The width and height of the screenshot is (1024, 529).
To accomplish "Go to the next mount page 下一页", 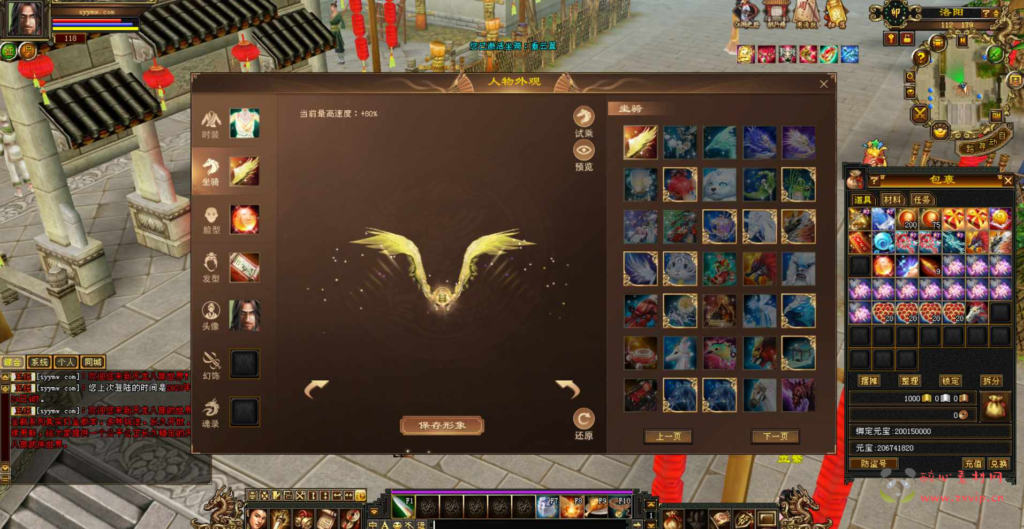I will (x=775, y=436).
